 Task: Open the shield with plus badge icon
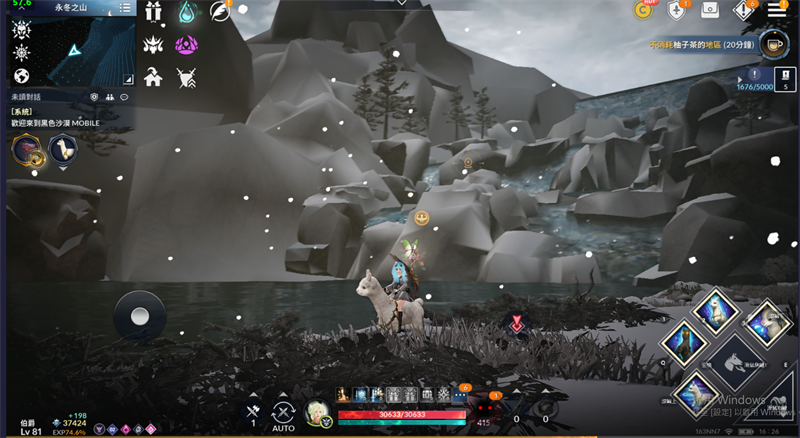(x=678, y=10)
